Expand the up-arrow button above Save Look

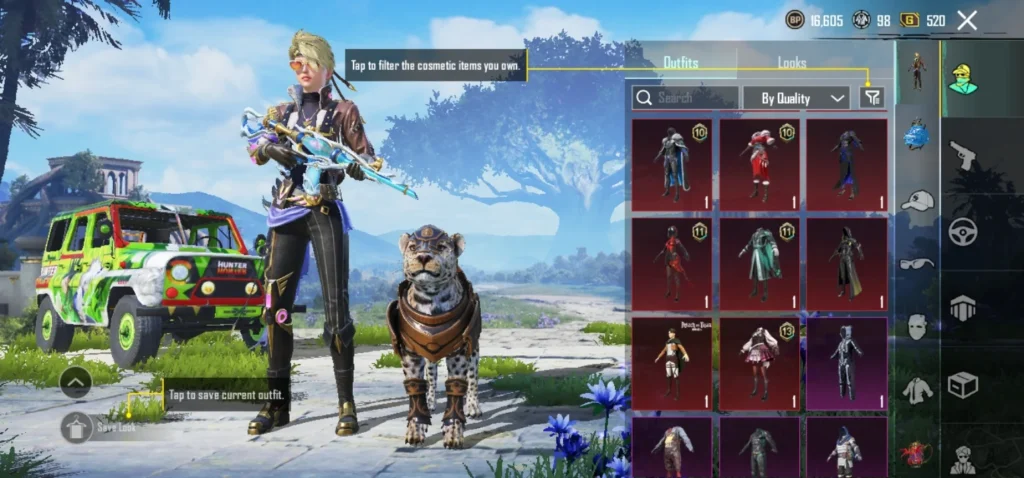click(x=76, y=381)
